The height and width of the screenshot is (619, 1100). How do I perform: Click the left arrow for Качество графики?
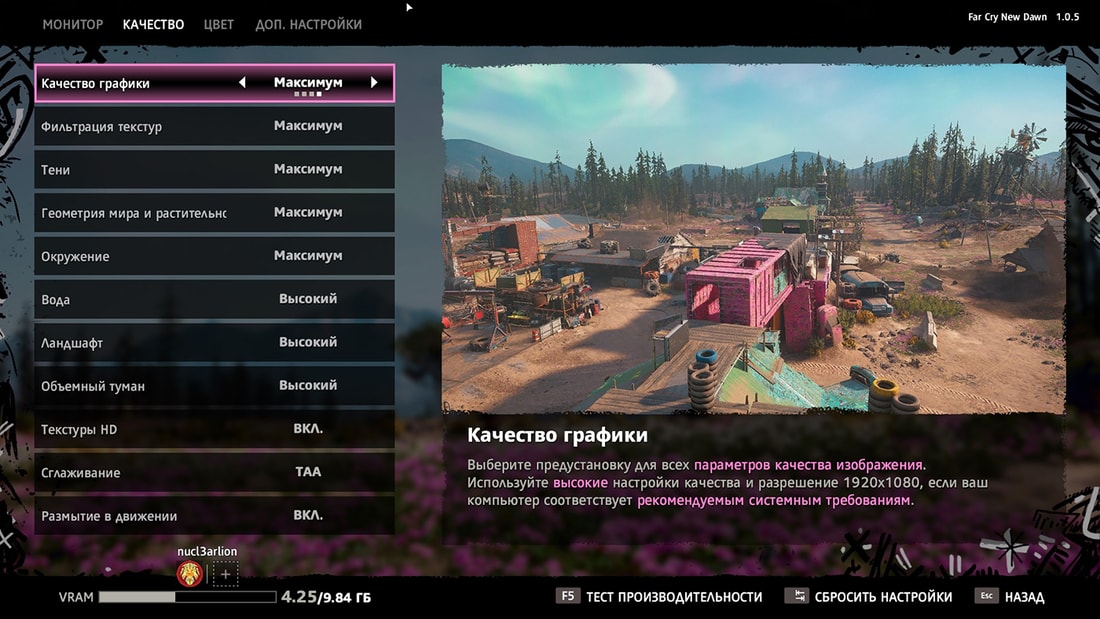[x=242, y=83]
